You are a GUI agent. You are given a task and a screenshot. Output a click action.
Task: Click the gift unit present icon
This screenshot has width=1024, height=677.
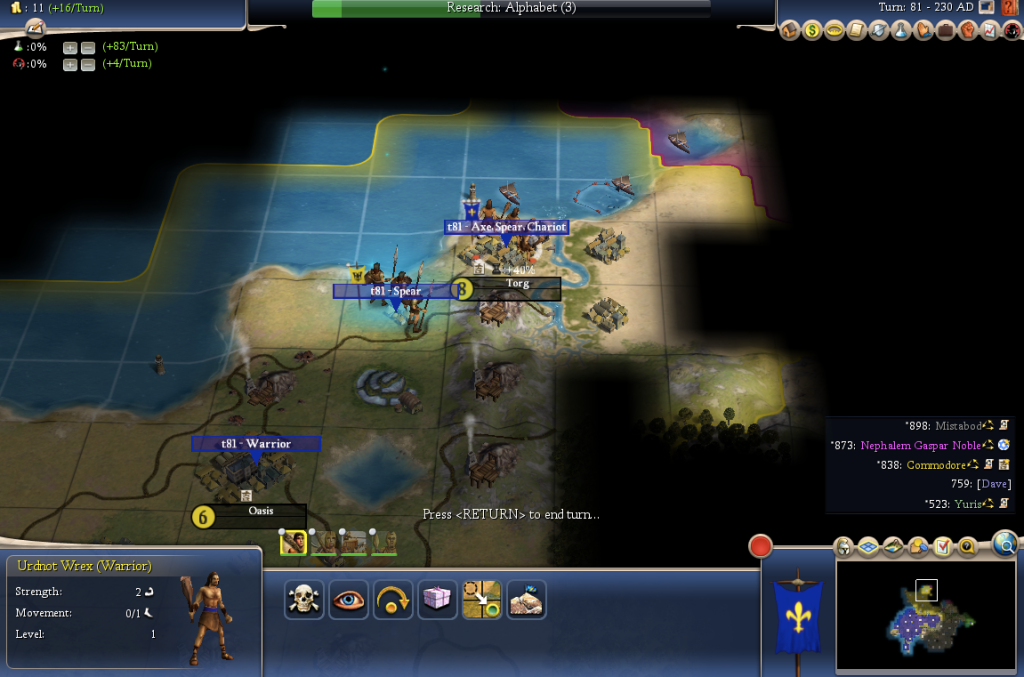[437, 599]
